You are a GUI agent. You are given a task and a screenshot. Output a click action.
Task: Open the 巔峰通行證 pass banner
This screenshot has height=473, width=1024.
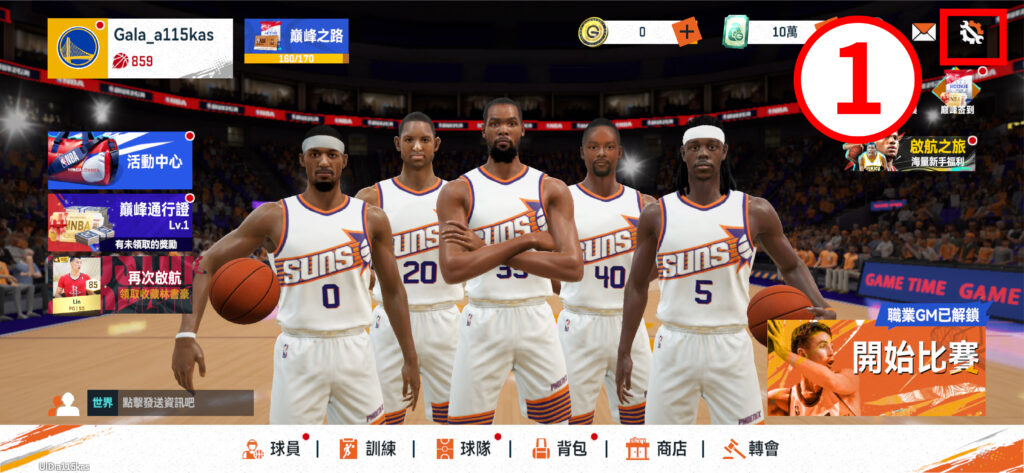[120, 221]
